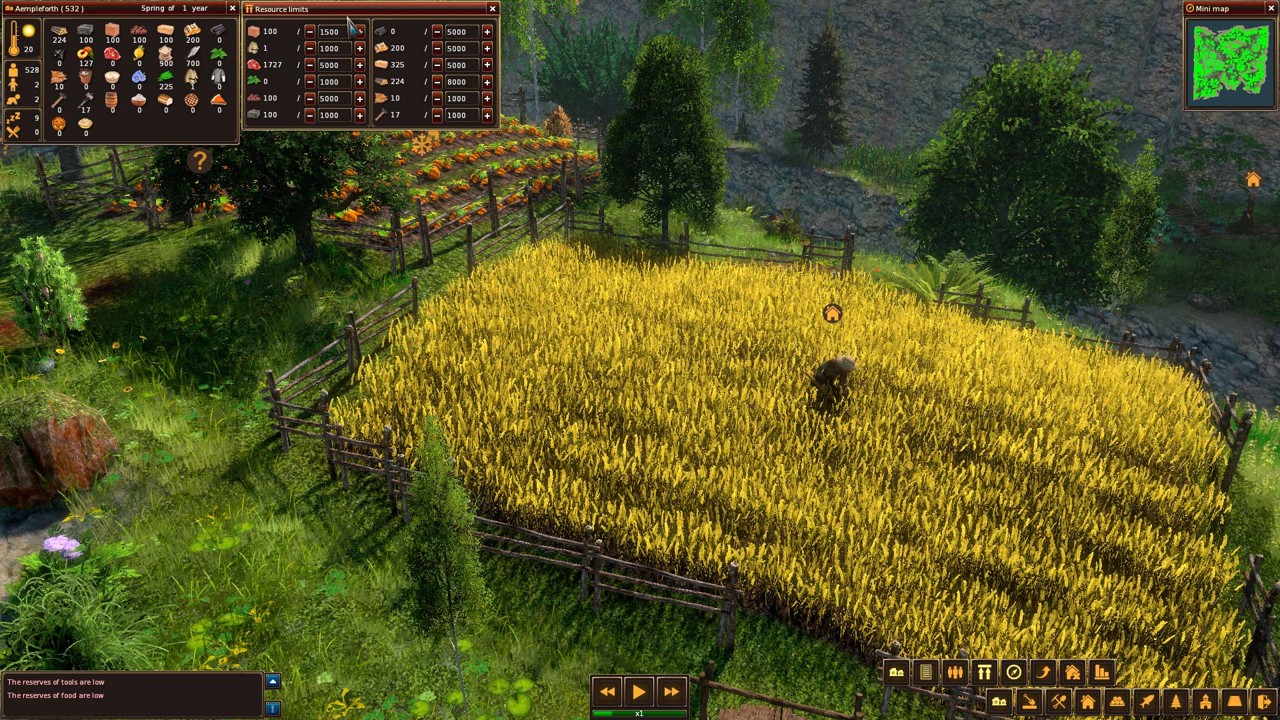Open the statistics bar chart panel

(1101, 672)
